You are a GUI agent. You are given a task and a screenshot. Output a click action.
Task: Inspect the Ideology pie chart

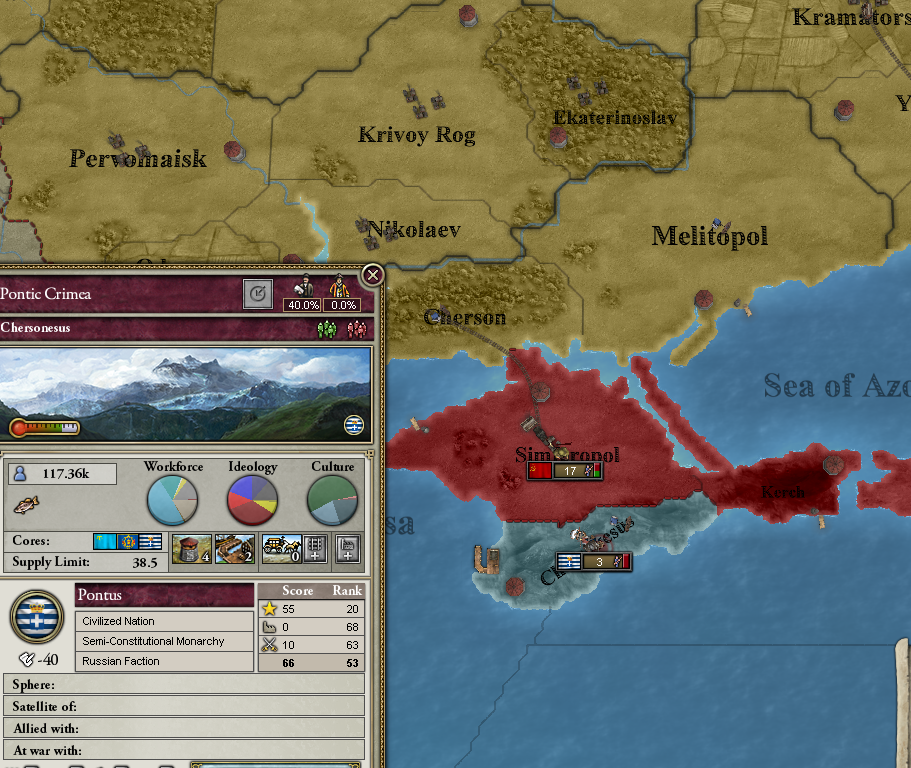pos(252,500)
